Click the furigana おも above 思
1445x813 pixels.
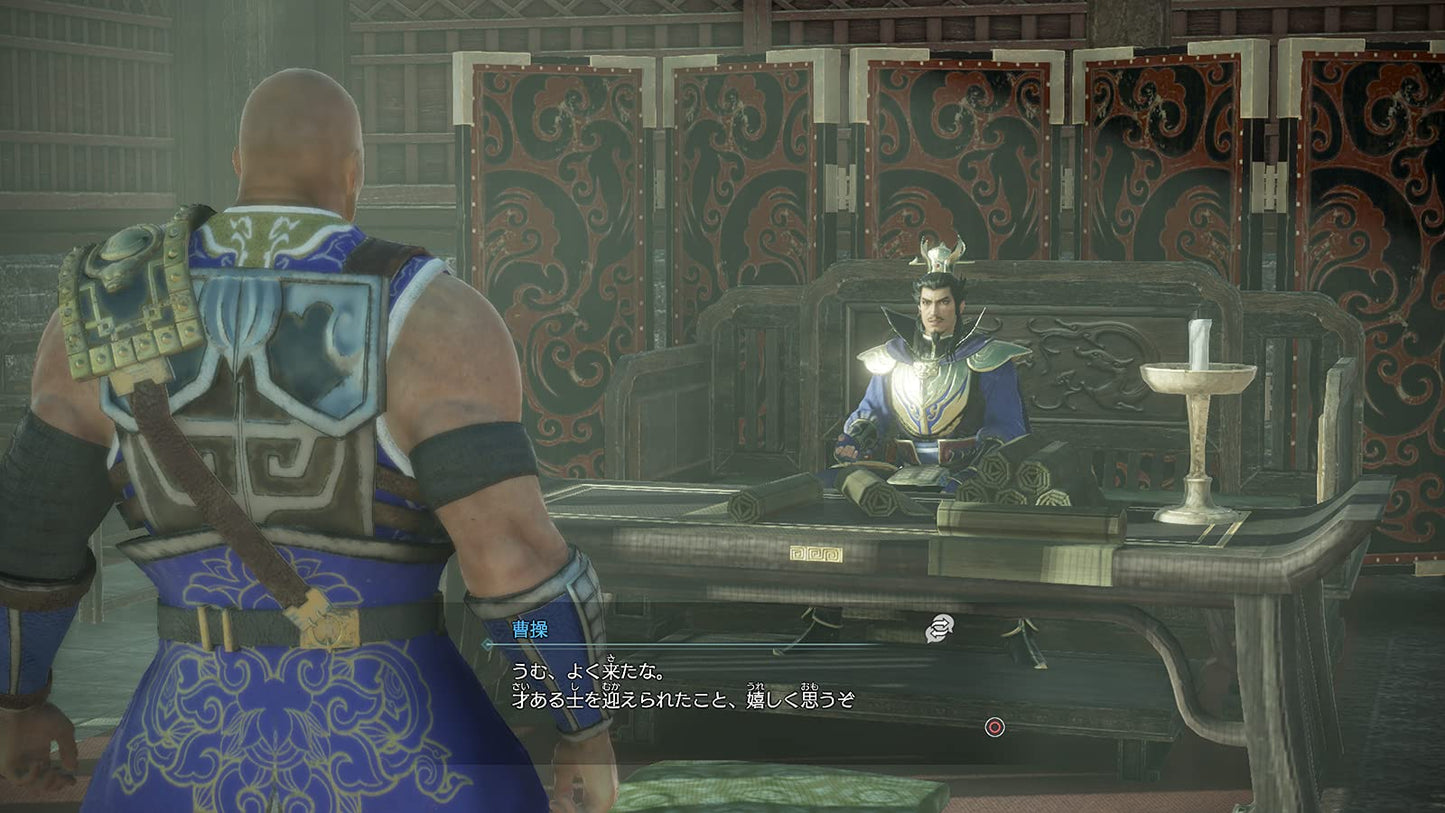(807, 687)
